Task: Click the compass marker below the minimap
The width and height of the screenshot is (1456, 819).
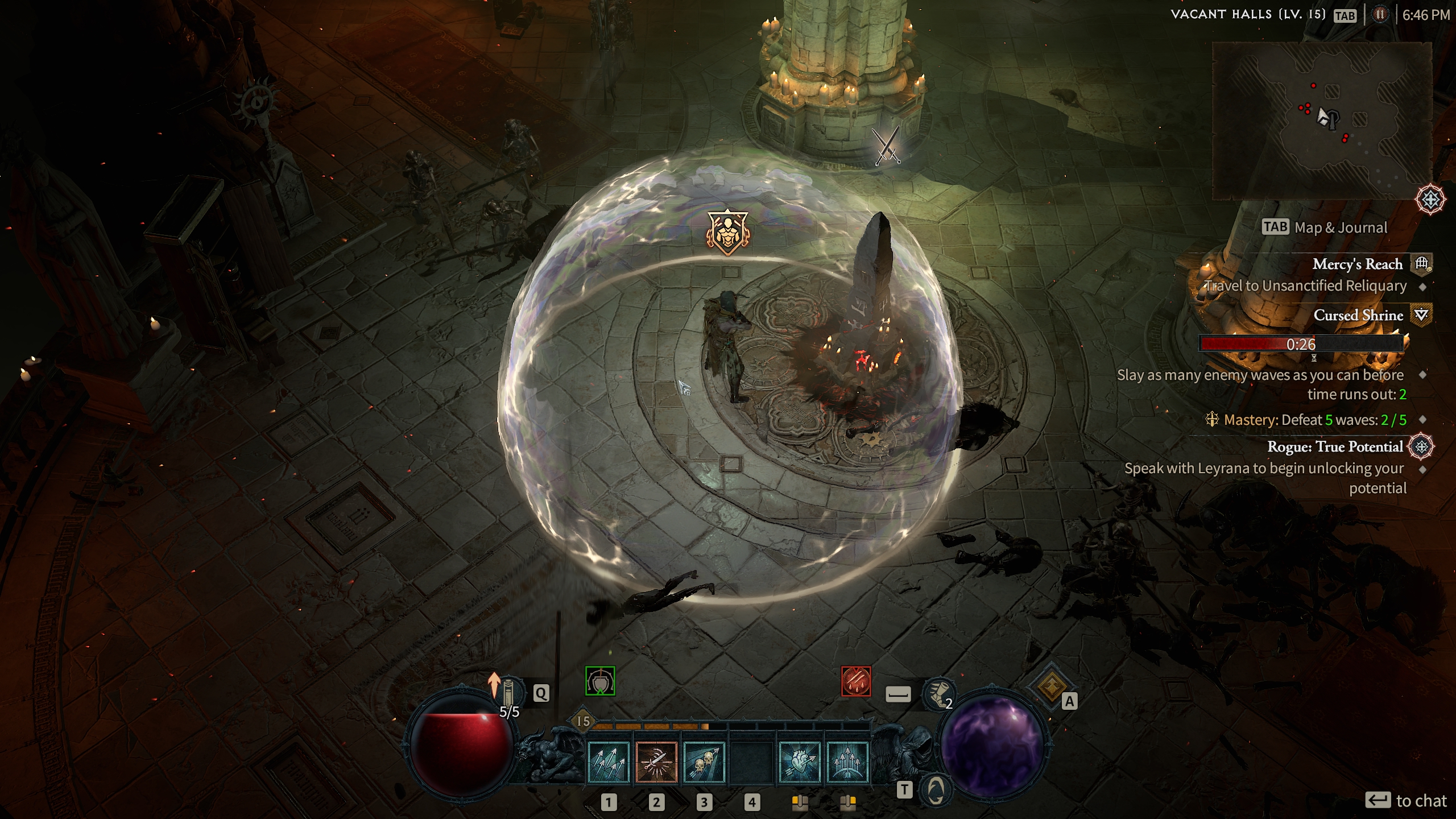Action: click(x=1430, y=199)
